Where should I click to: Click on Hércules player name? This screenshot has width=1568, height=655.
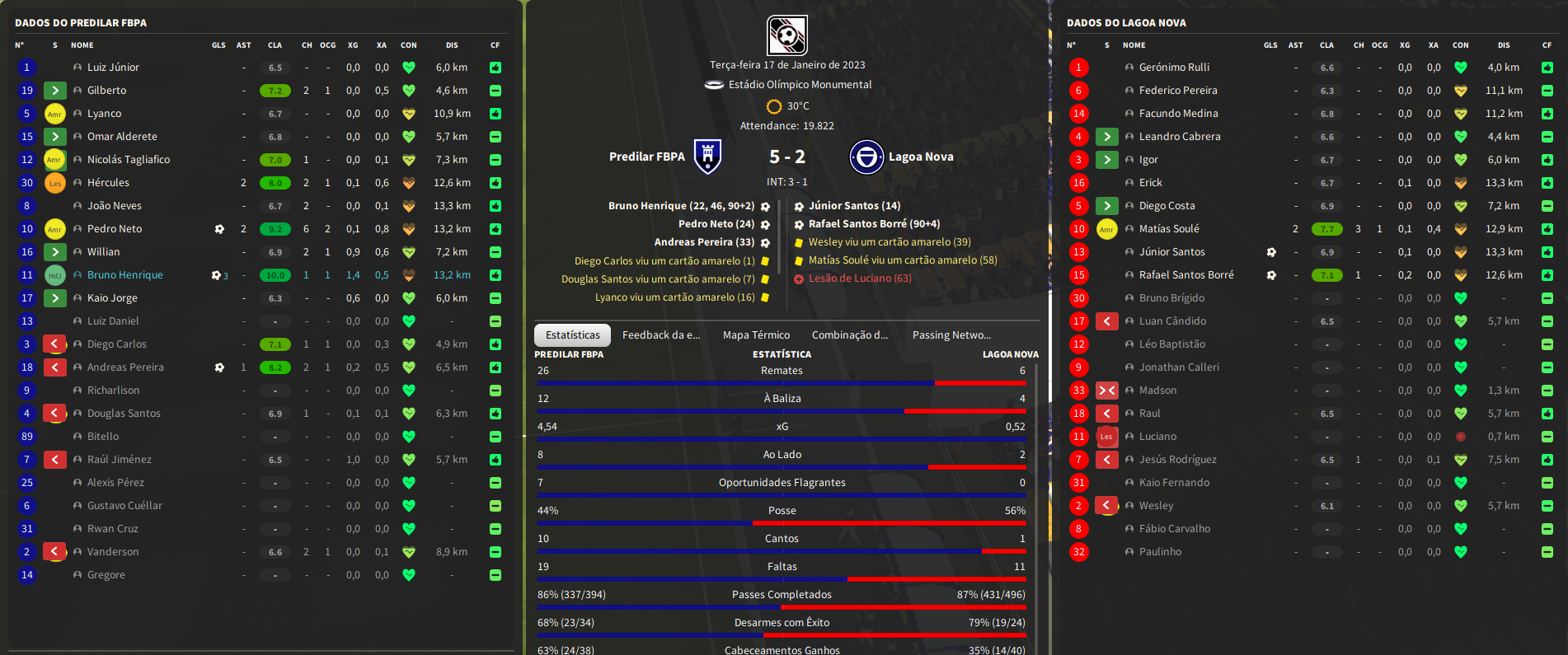pos(108,183)
